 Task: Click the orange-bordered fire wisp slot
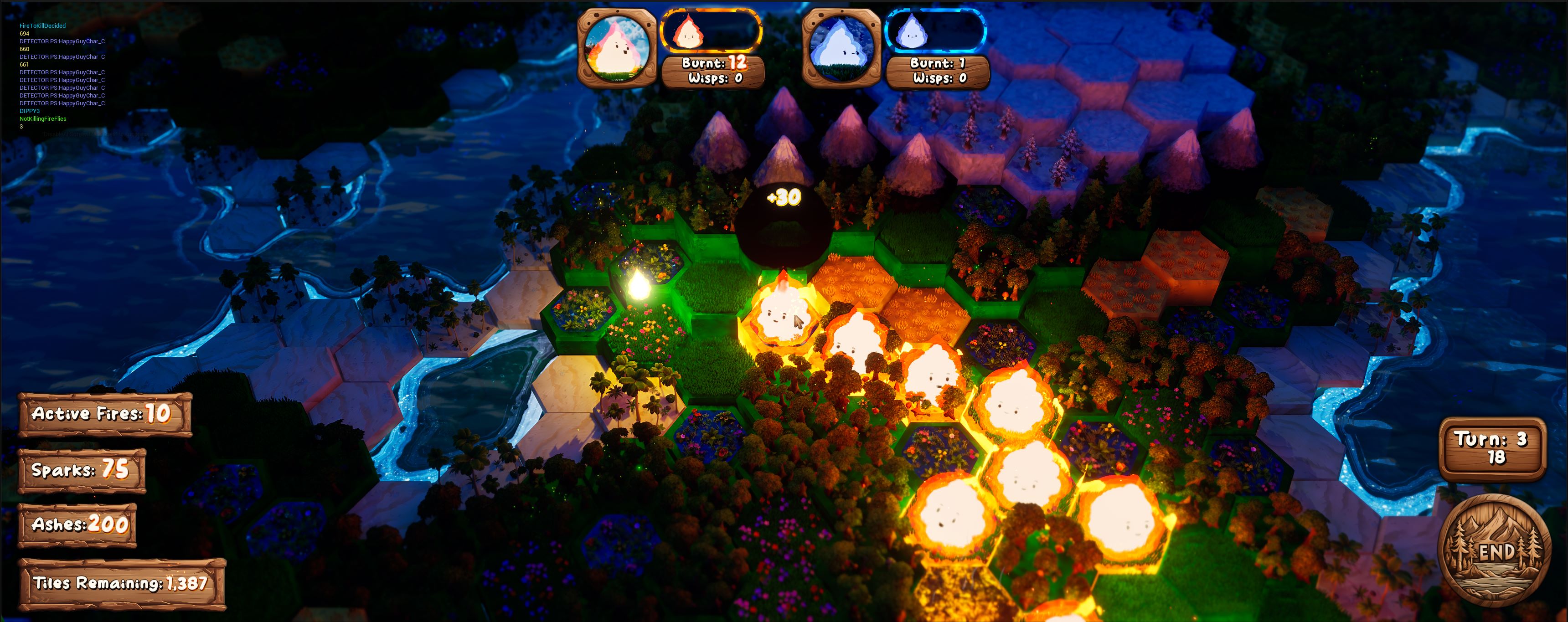pos(711,31)
